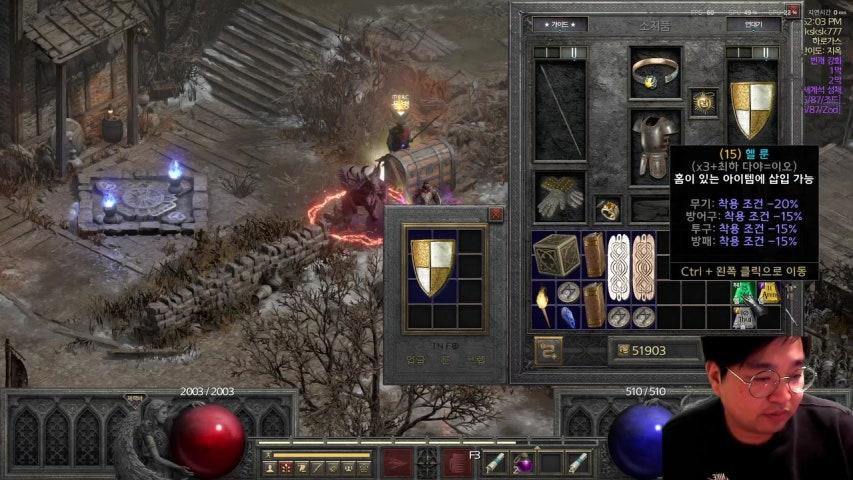Click the left skill button
Viewport: 853px width, 480px height.
[397, 462]
